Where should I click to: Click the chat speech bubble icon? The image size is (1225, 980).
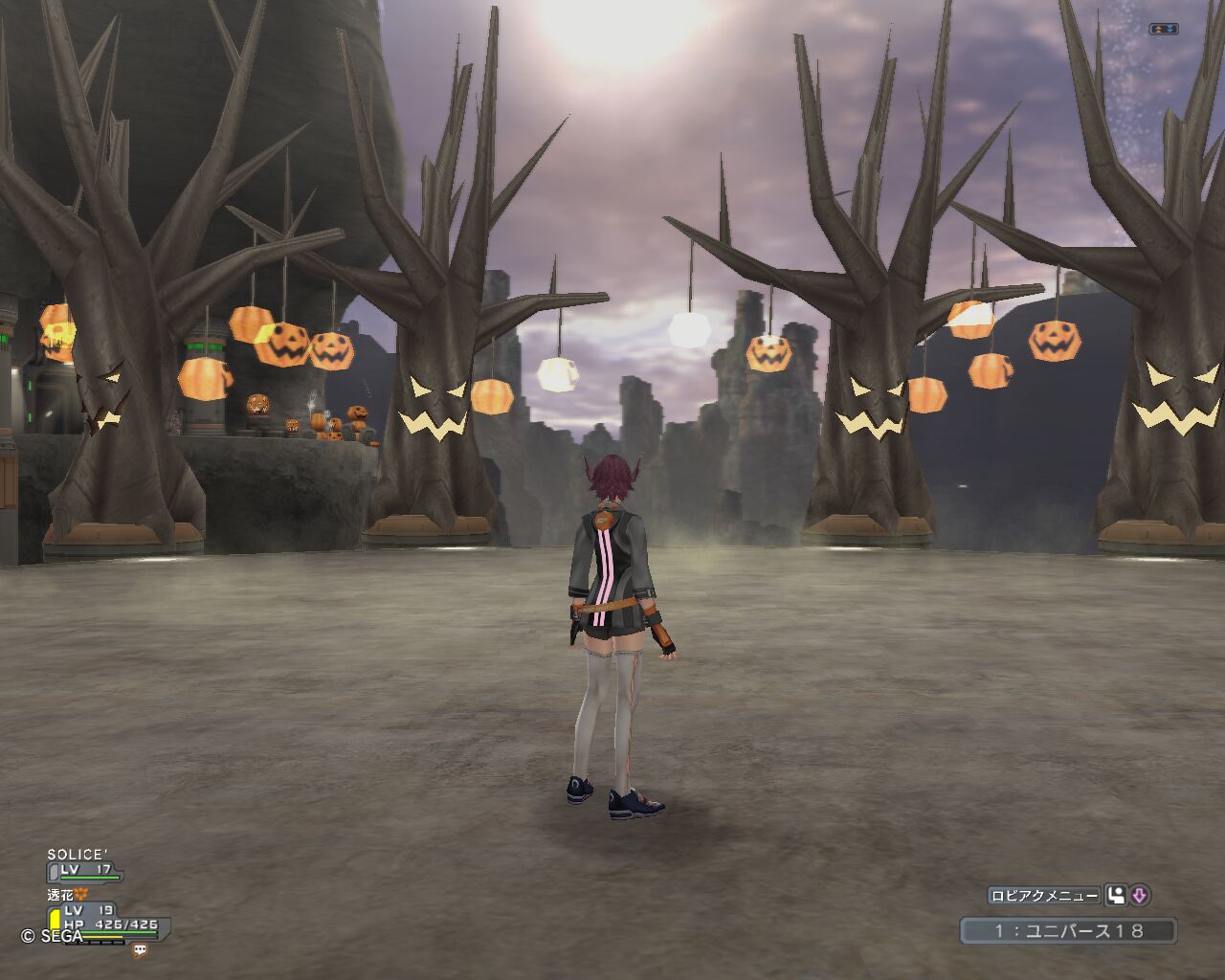[x=141, y=949]
